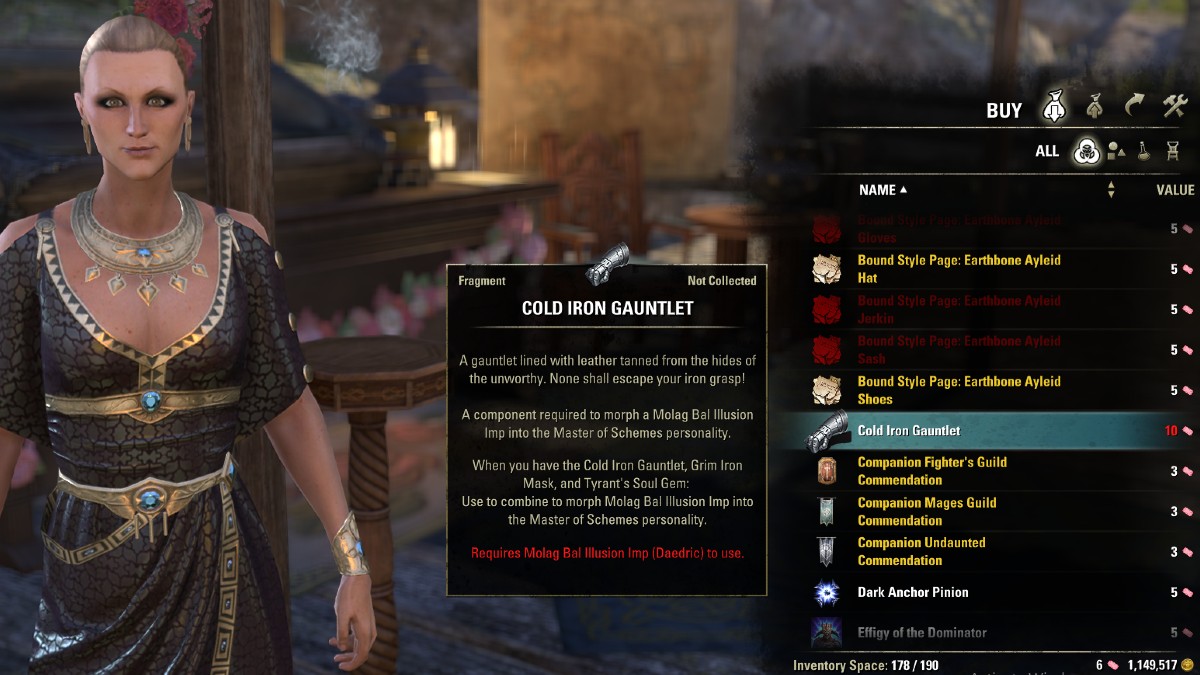Select Bound Style Page: Earthbone Ayleid Sash
1200x675 pixels.
coord(958,350)
